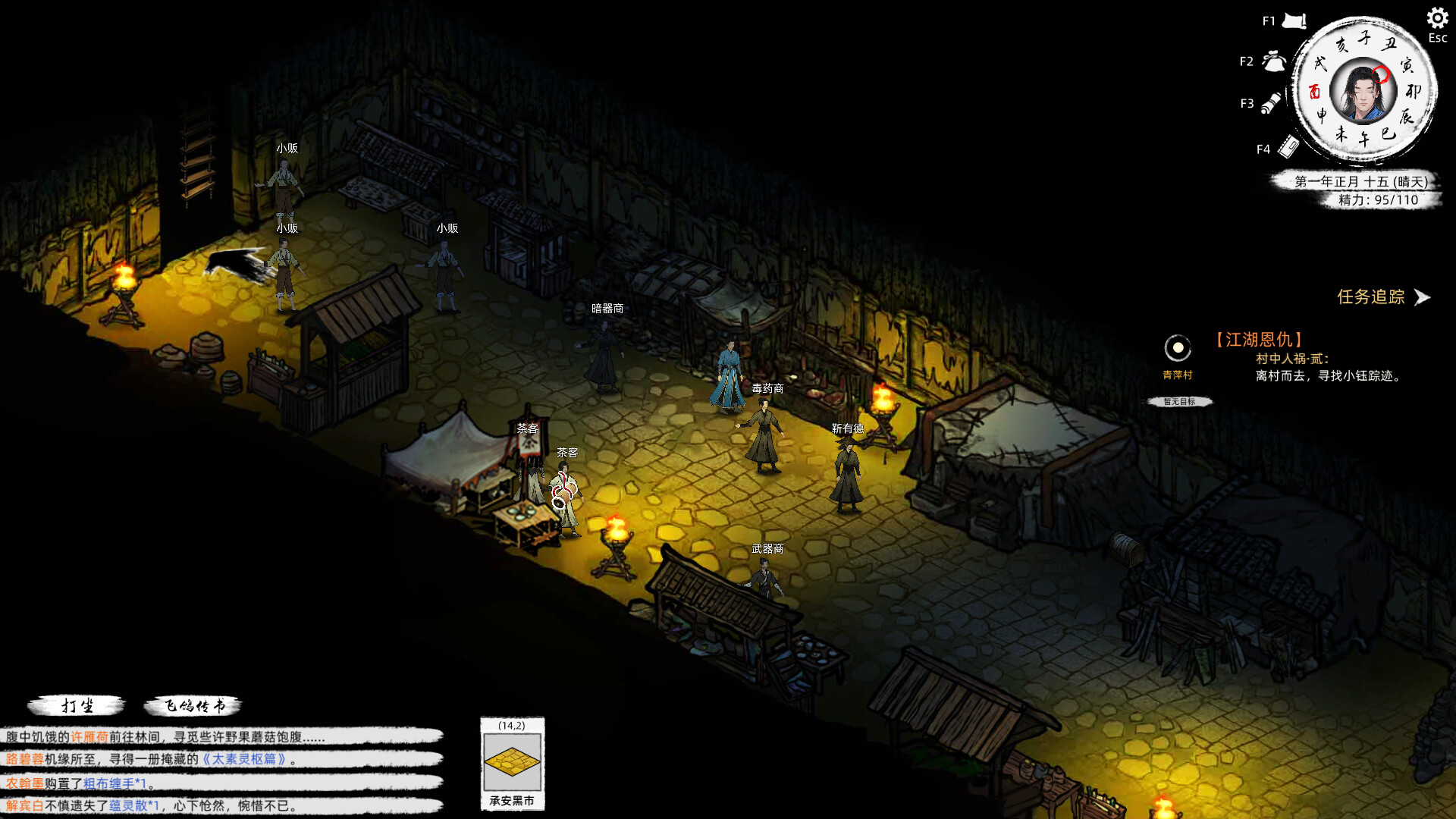The image size is (1456, 819).
Task: Open the inventory money pouch F2 icon
Action: [x=1274, y=61]
